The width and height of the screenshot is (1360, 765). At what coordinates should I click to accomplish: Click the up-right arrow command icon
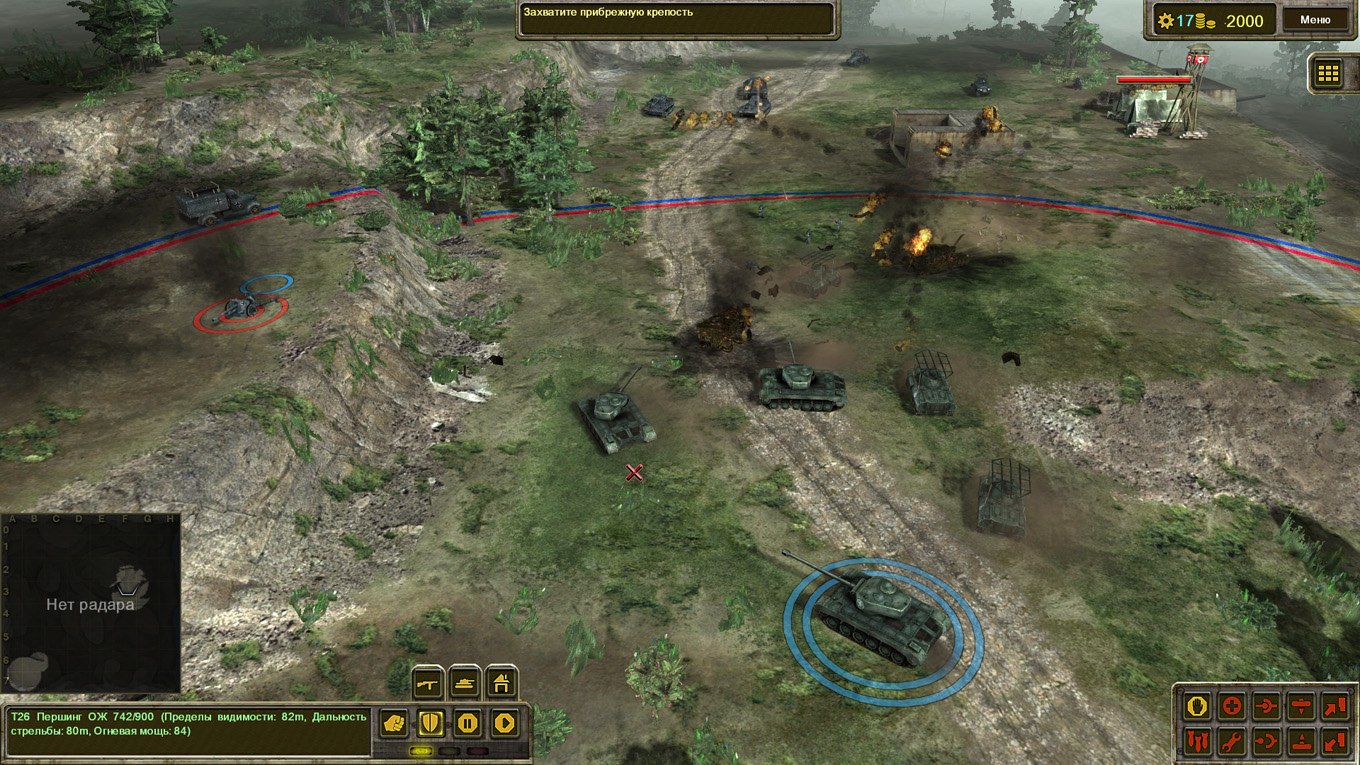tap(1334, 706)
